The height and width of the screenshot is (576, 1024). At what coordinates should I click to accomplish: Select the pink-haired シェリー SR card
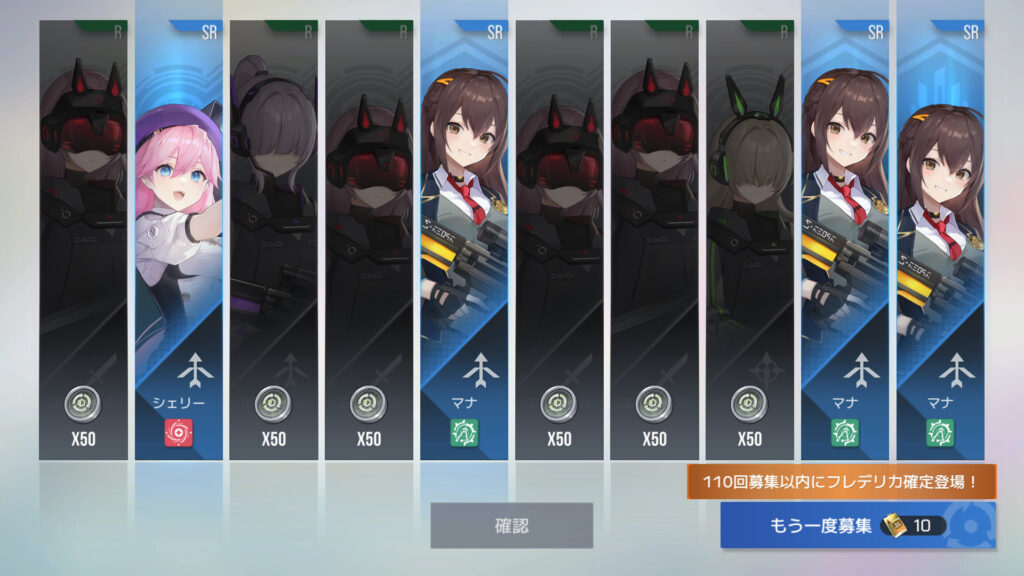178,240
